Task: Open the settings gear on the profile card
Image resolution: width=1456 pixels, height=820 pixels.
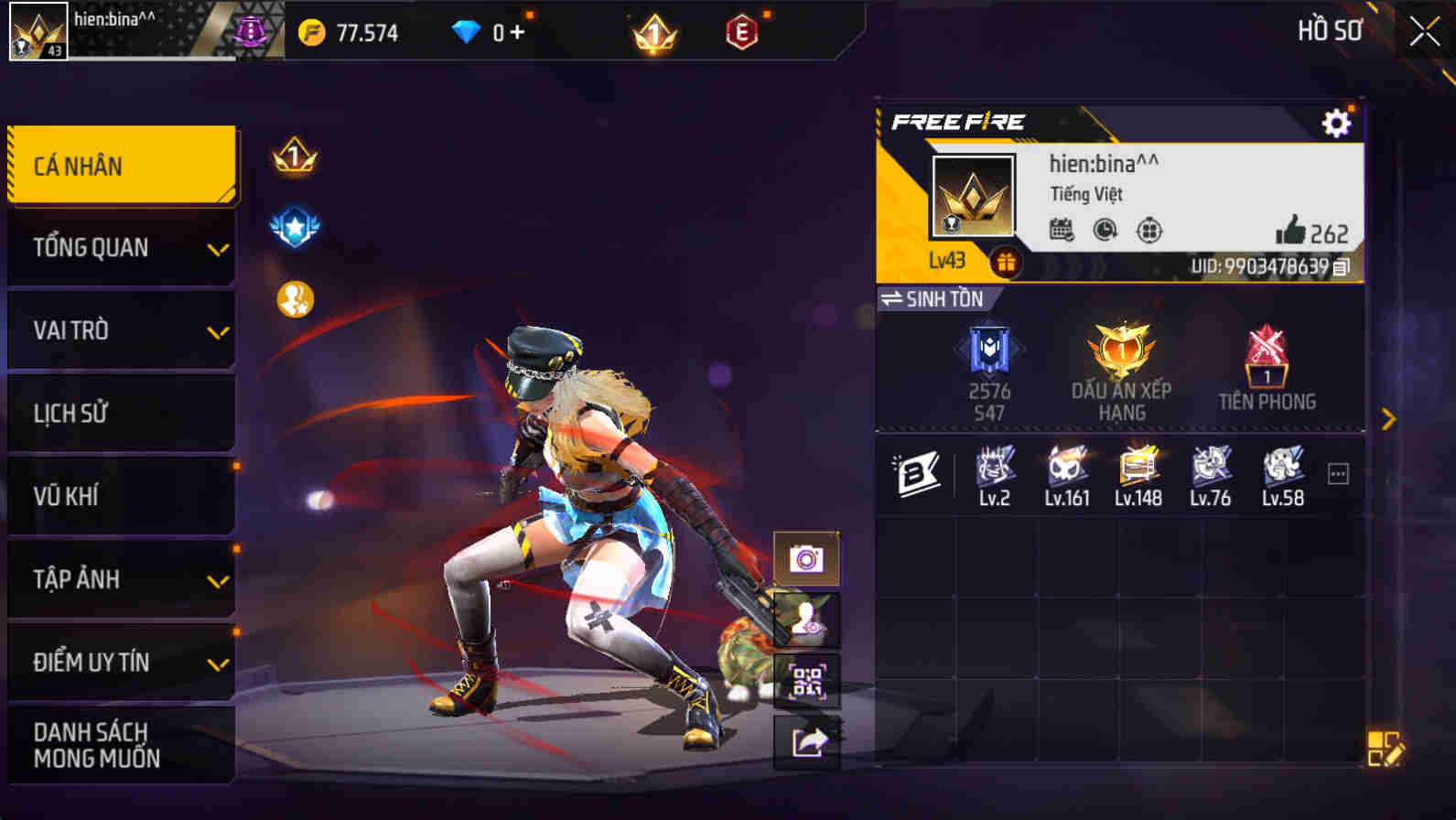Action: point(1336,120)
